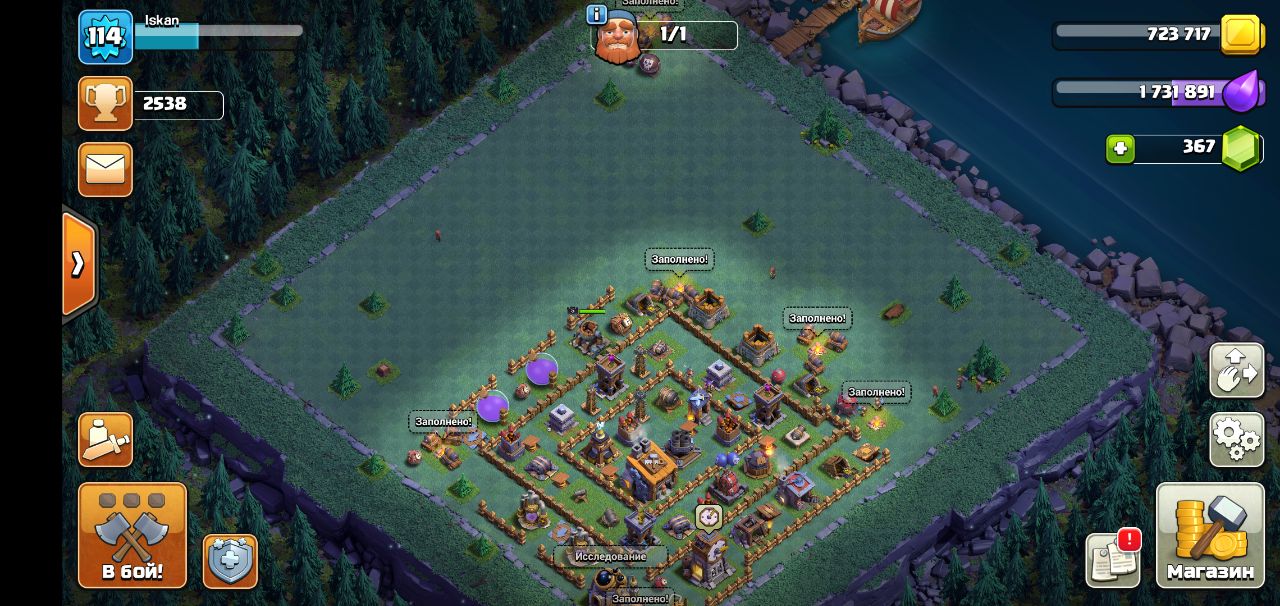1280x606 pixels.
Task: Expand the orange side arrow panel
Action: [x=78, y=264]
